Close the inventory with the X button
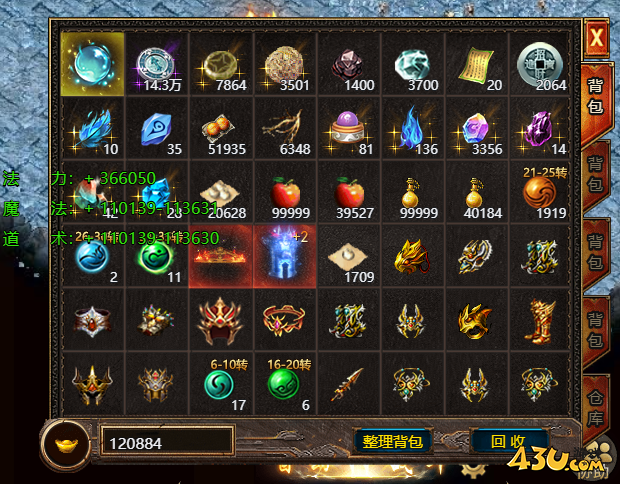The height and width of the screenshot is (484, 620). tap(597, 39)
